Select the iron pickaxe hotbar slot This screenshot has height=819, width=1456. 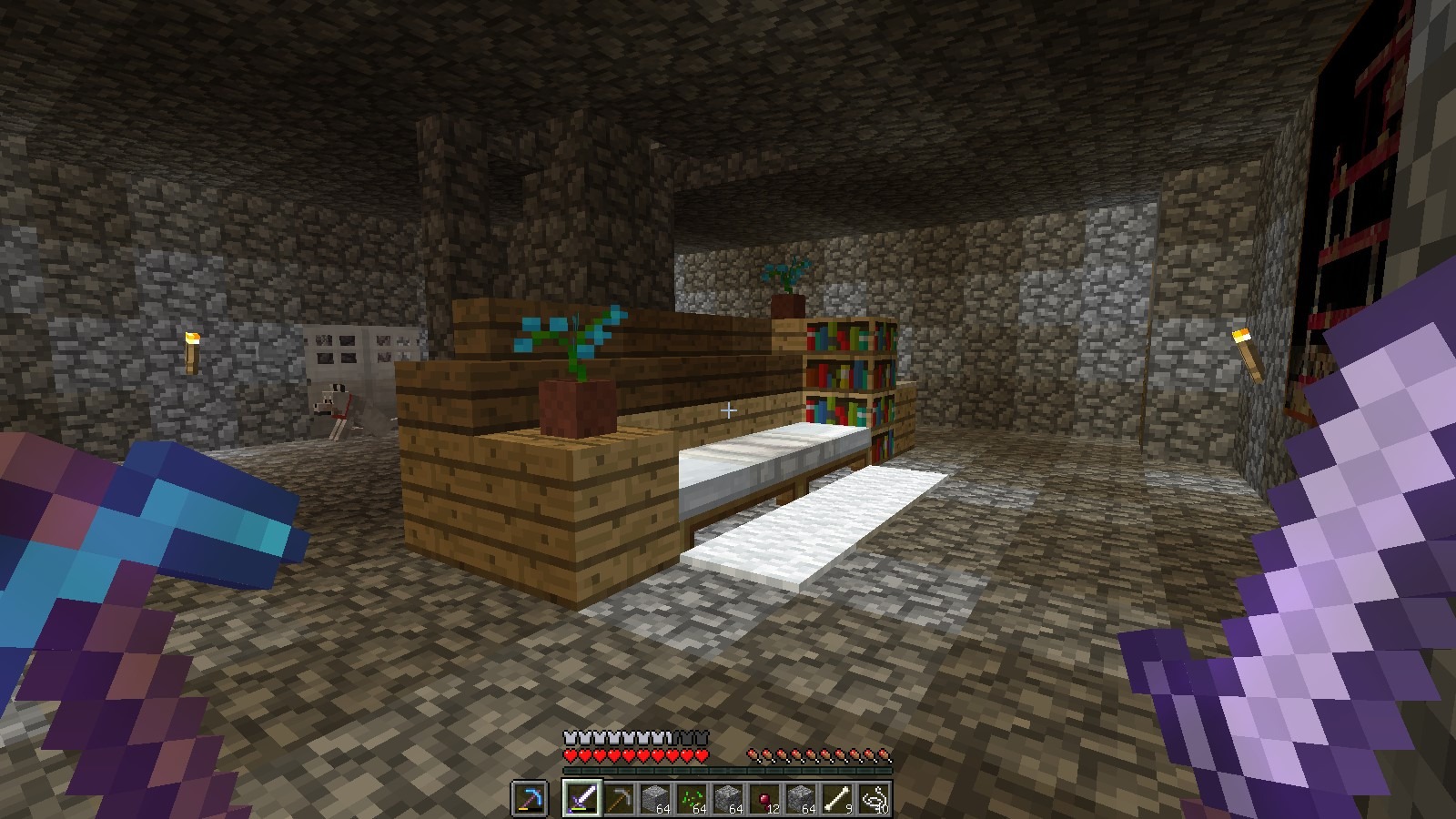pyautogui.click(x=617, y=799)
